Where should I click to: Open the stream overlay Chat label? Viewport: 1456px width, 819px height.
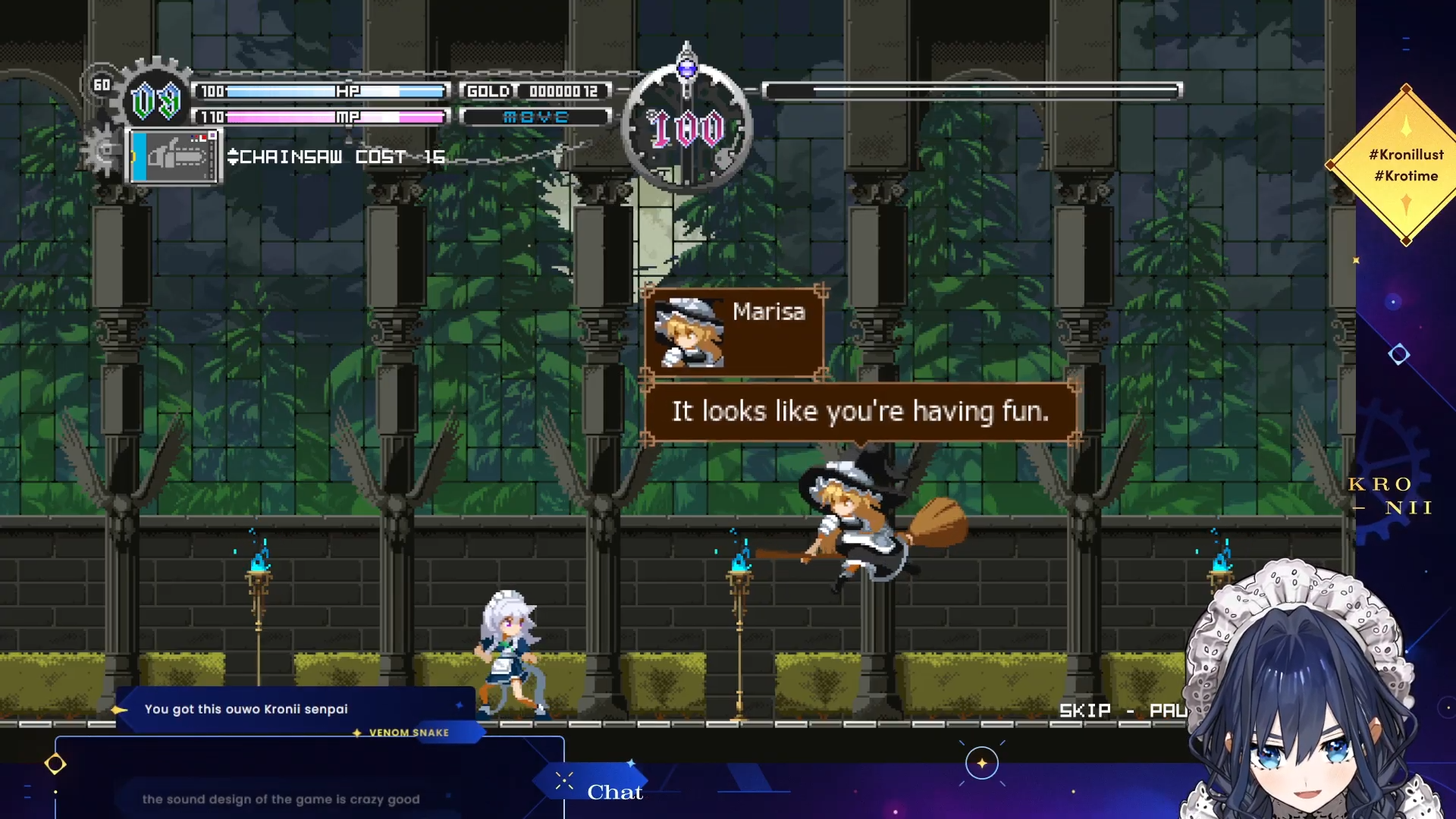point(614,792)
